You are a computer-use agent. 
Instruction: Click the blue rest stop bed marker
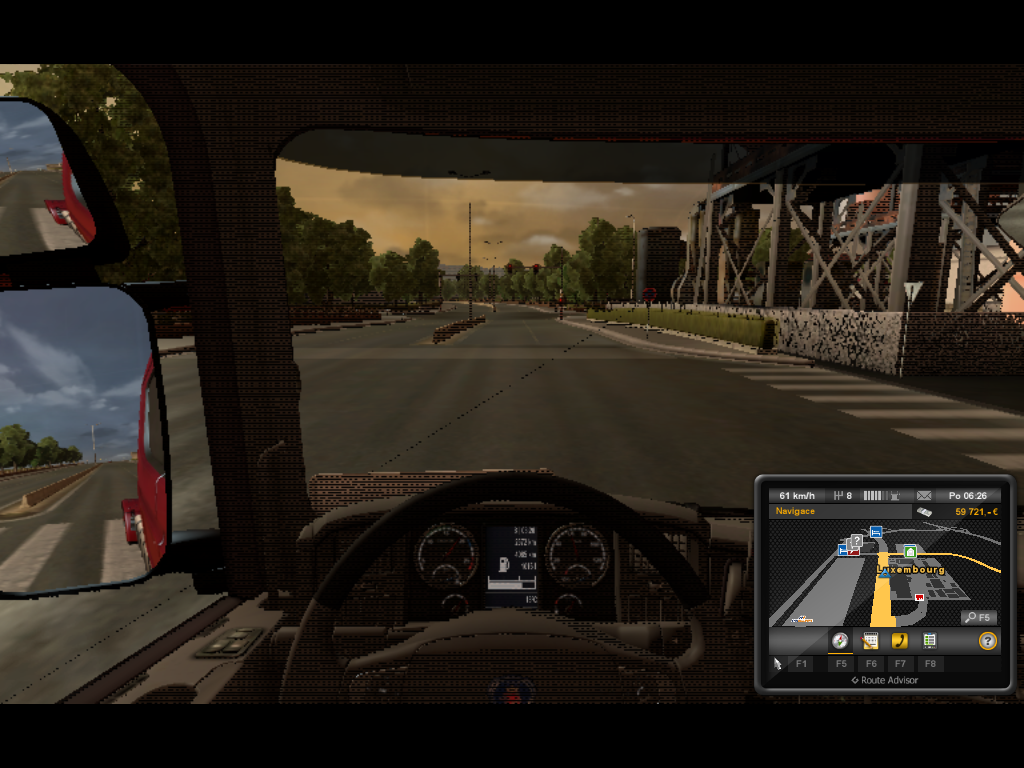click(x=876, y=532)
